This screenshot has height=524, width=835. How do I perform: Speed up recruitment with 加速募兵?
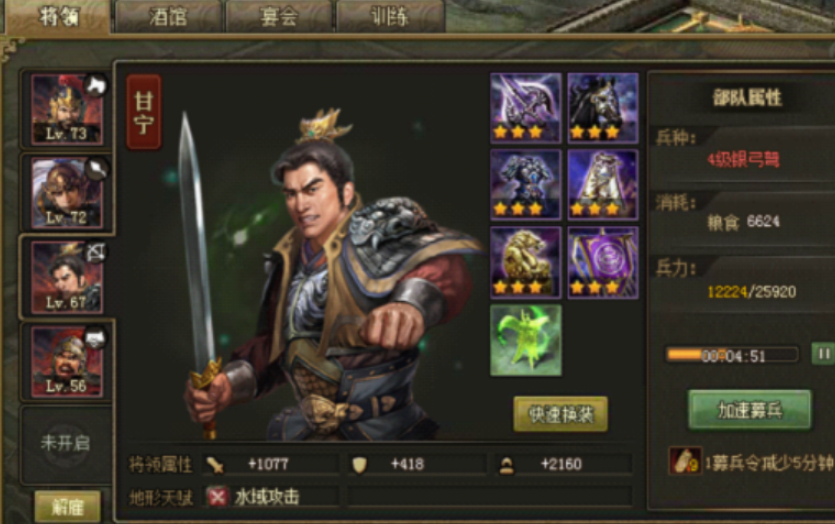coord(749,410)
